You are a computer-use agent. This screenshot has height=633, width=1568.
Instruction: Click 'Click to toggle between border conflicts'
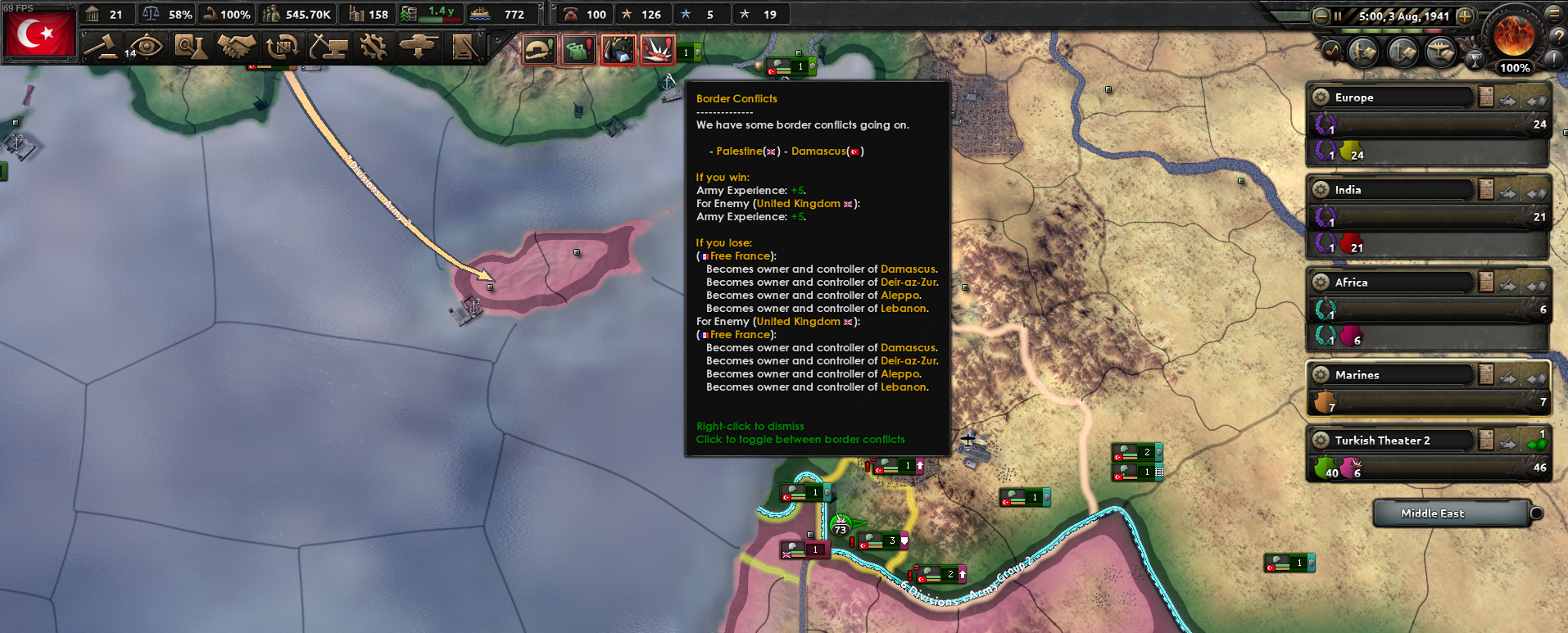pyautogui.click(x=800, y=440)
